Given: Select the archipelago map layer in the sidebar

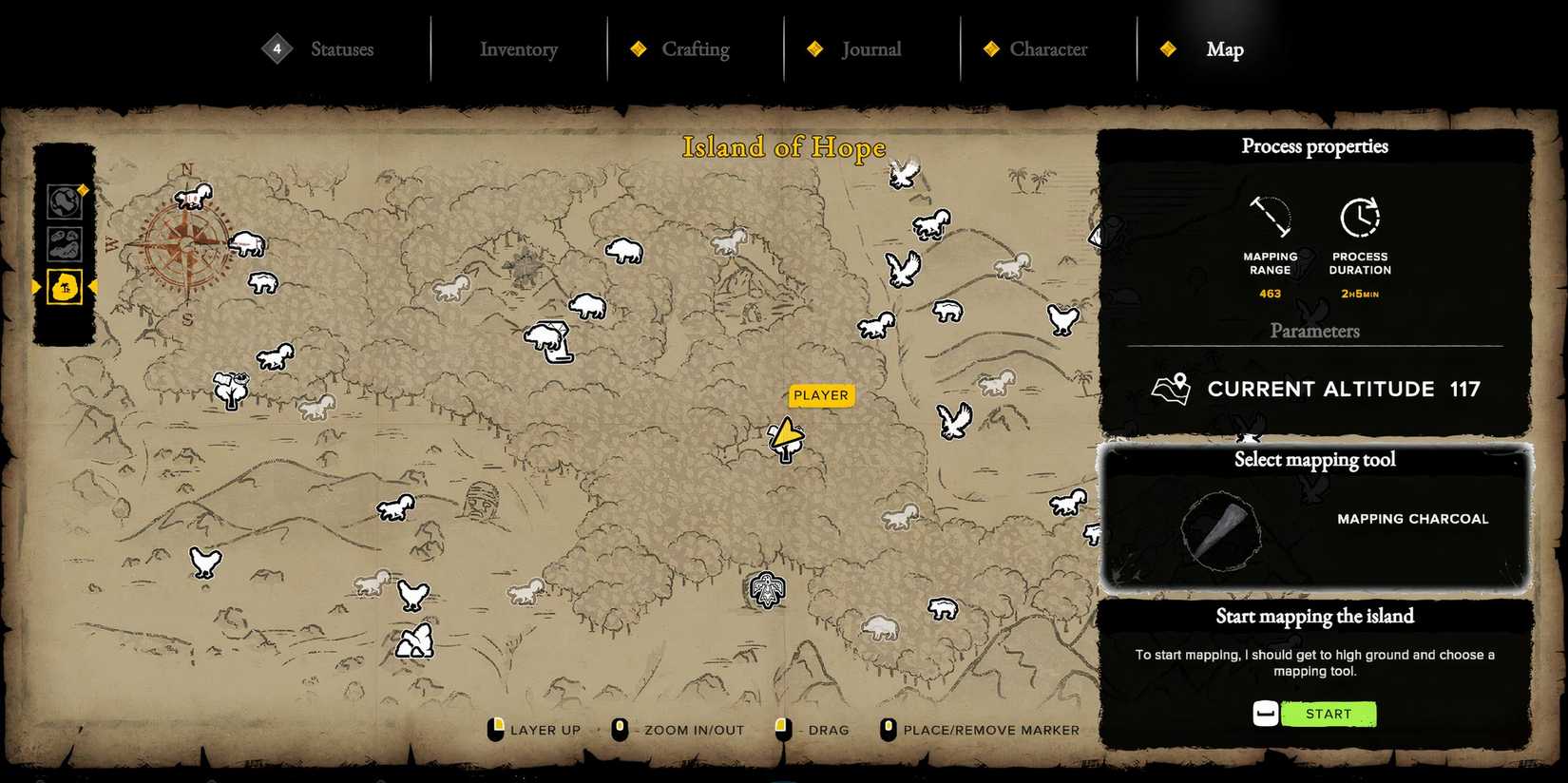Looking at the screenshot, I should (65, 244).
